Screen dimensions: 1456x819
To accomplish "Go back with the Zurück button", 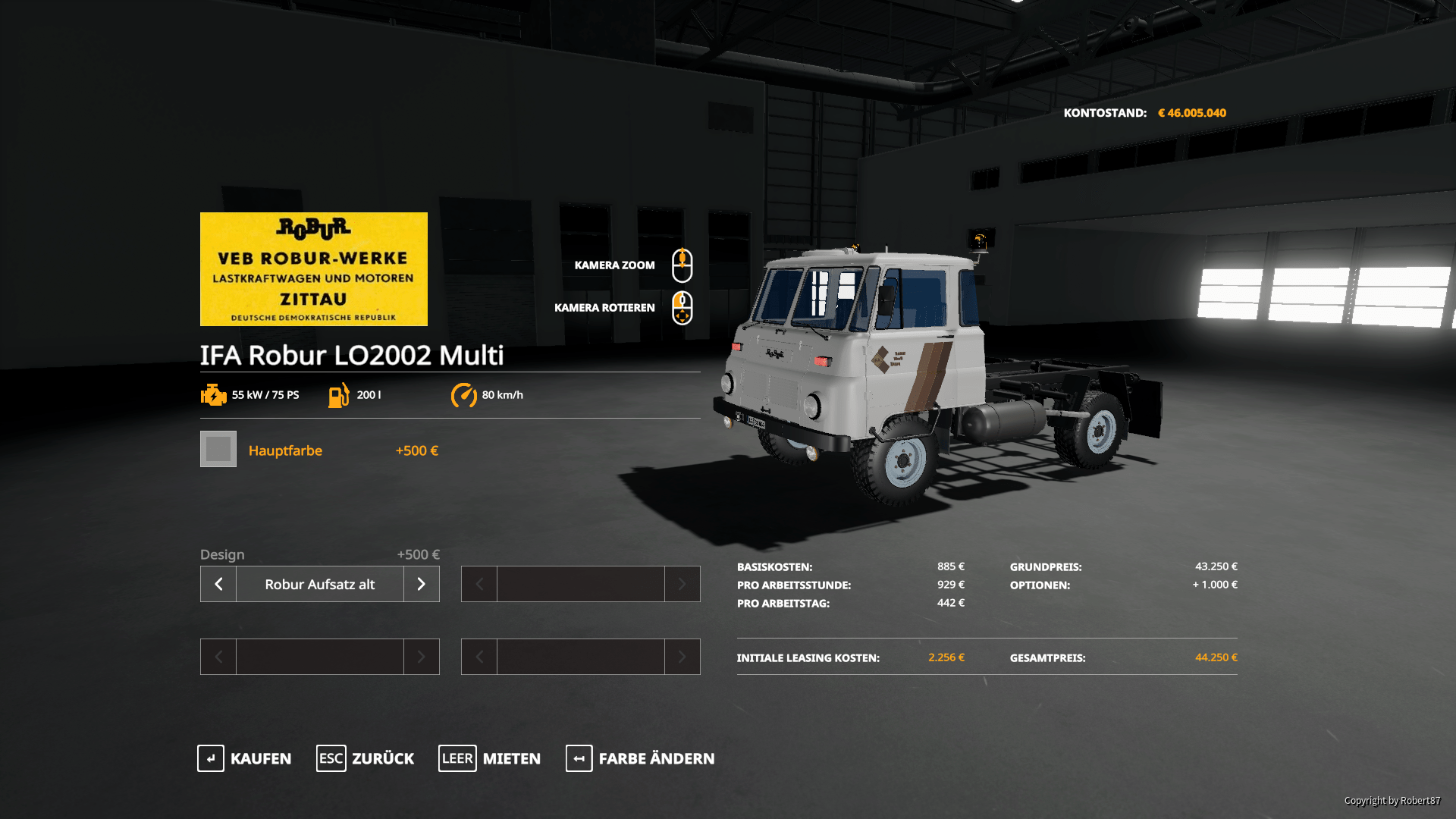I will [366, 758].
